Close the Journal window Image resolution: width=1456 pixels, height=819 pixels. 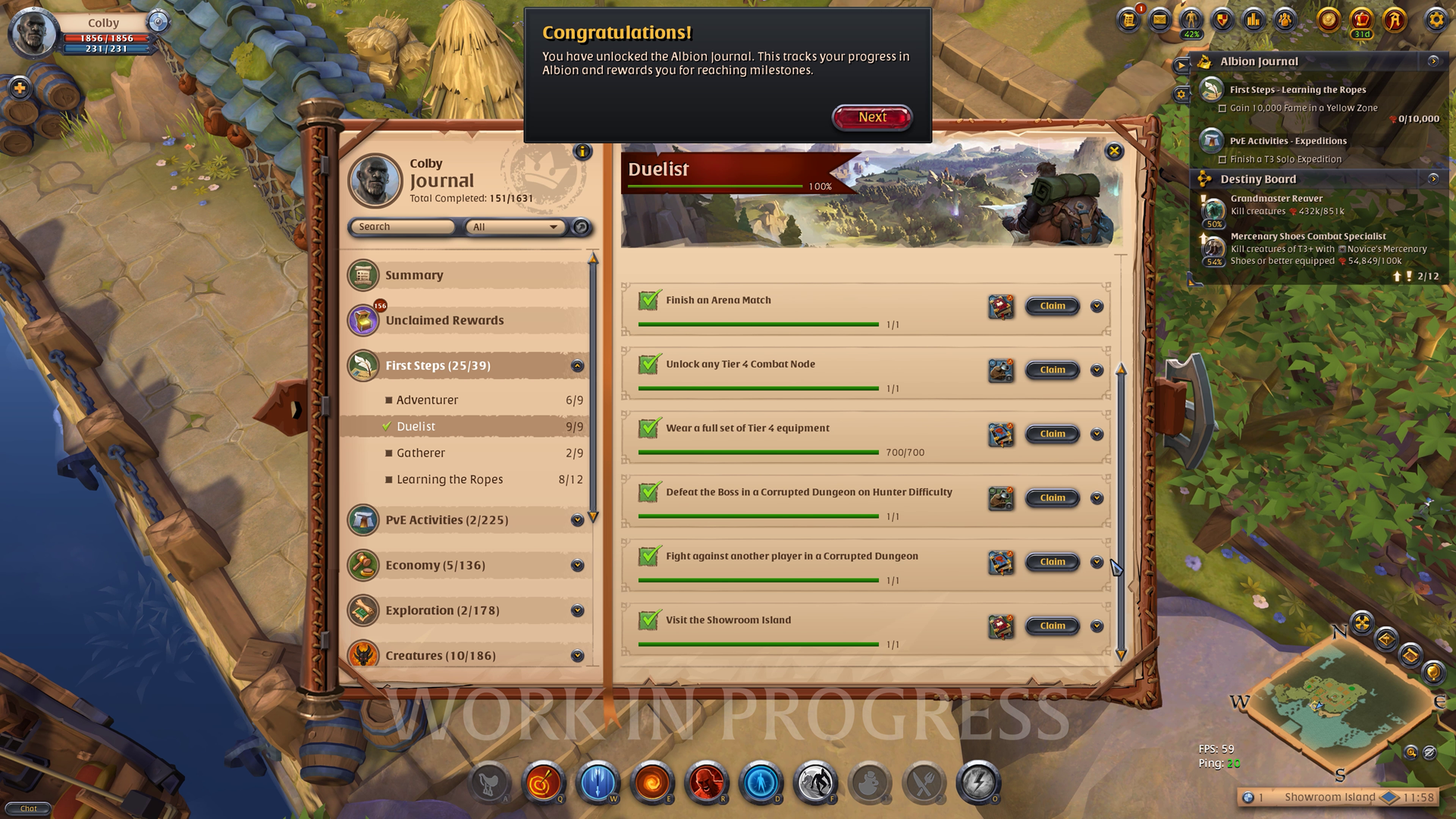pos(1114,151)
